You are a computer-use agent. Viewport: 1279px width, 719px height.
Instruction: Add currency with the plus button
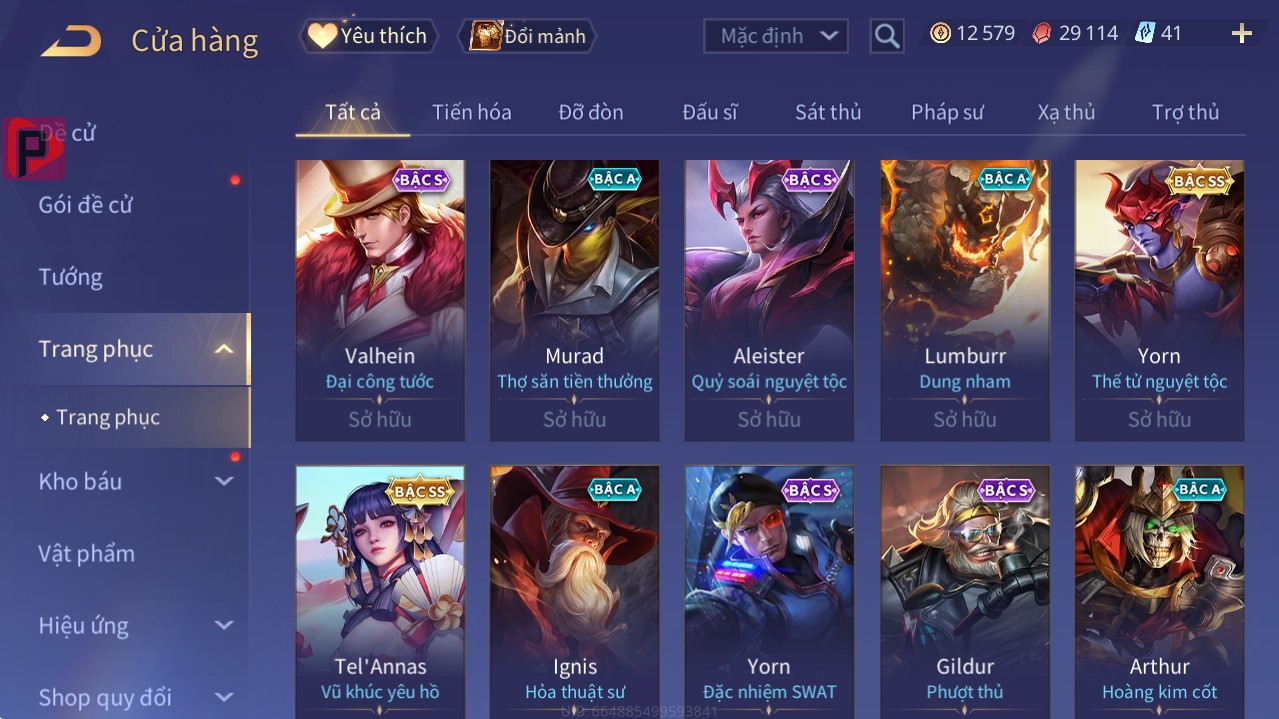[x=1241, y=34]
